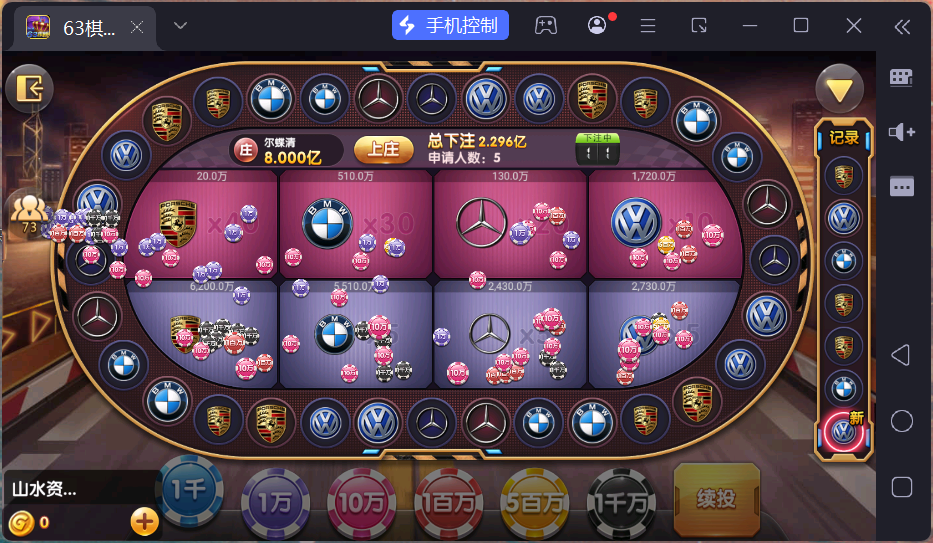
Task: Bet on the lower purple BMW area
Action: click(356, 335)
